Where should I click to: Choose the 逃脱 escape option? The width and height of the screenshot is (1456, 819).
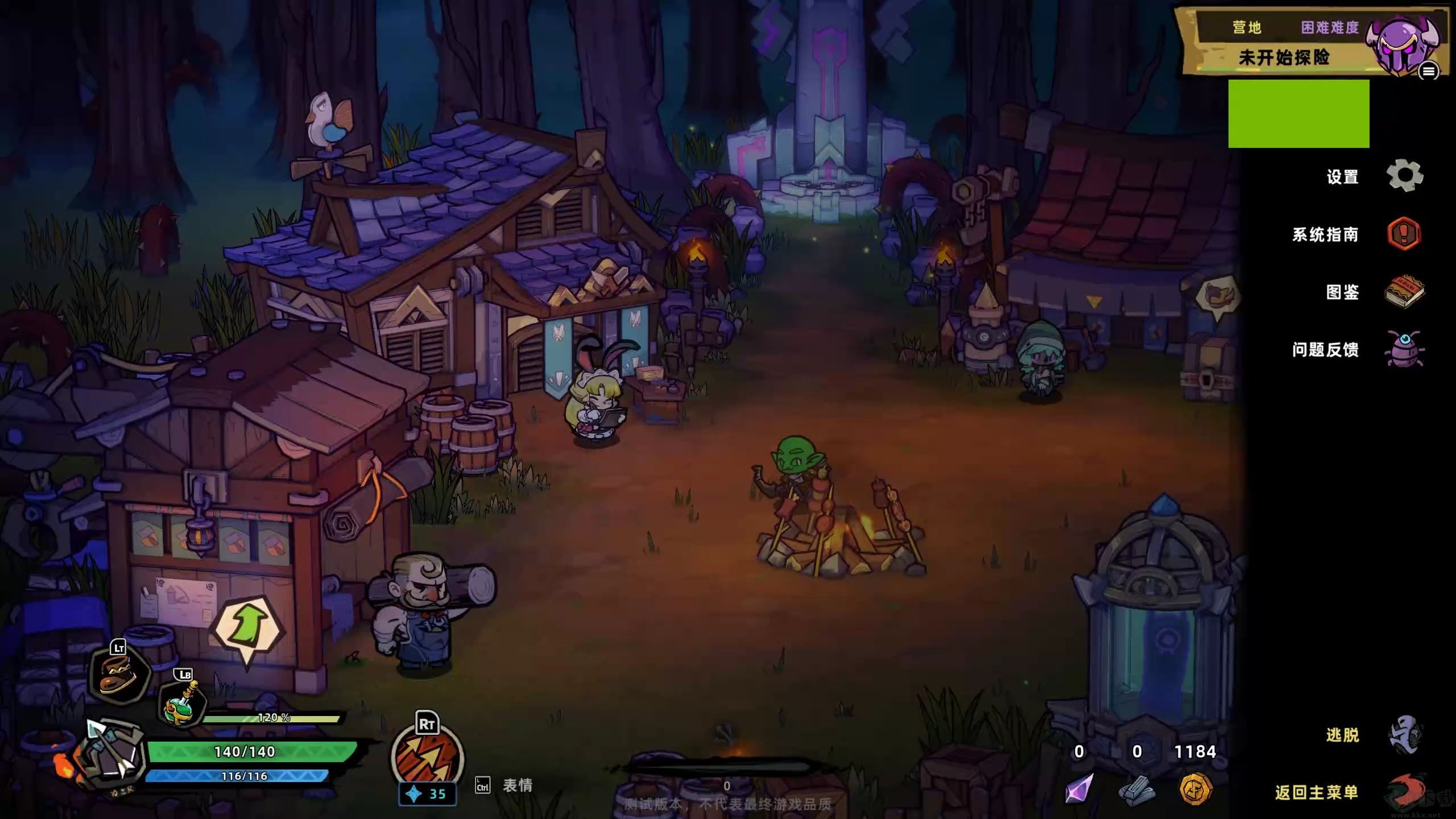click(1404, 735)
